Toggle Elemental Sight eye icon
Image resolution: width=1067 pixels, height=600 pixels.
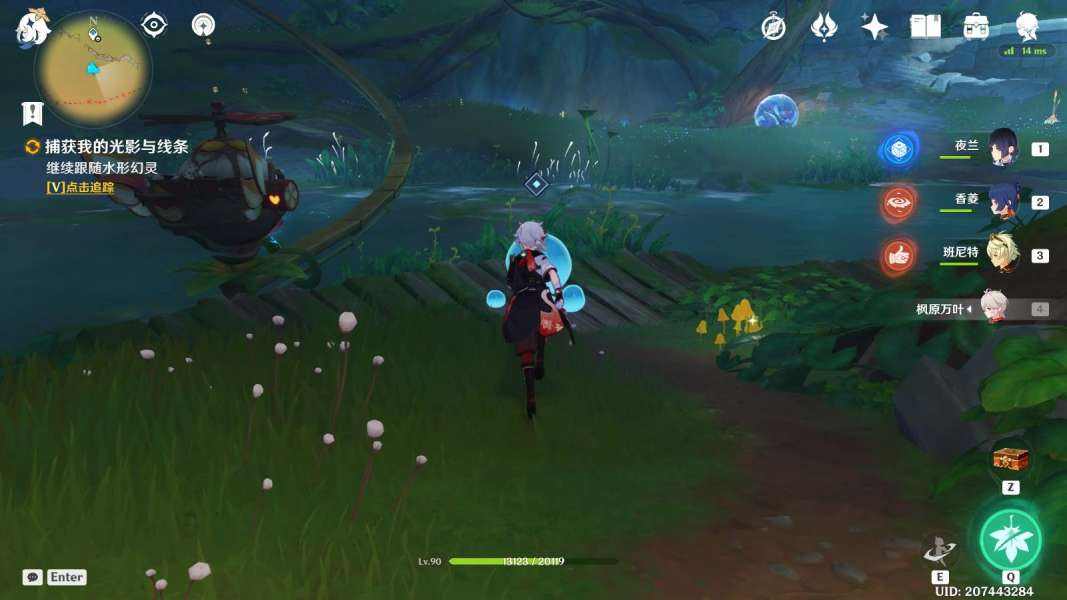154,25
